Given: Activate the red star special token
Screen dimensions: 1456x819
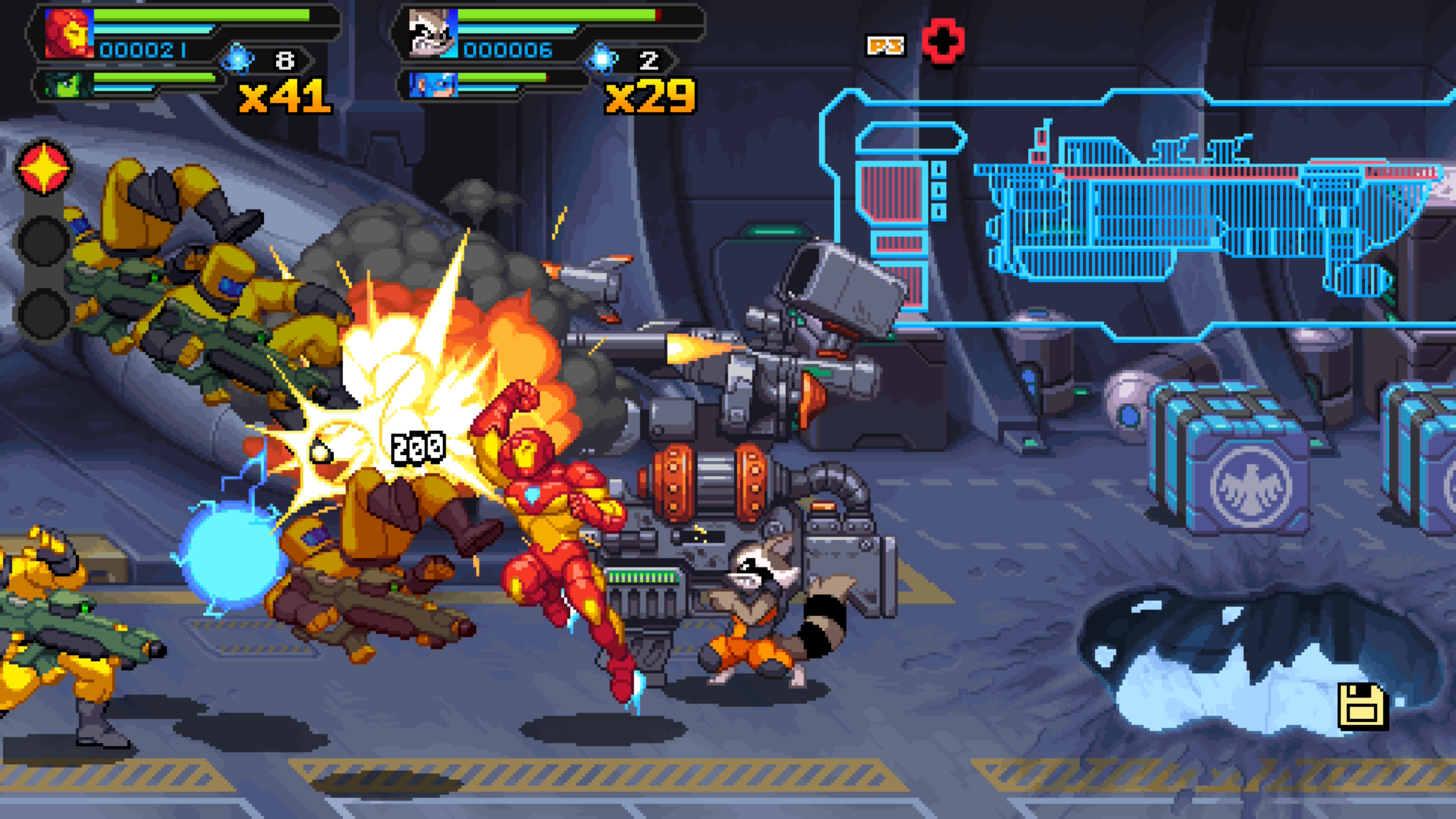Looking at the screenshot, I should click(x=44, y=168).
